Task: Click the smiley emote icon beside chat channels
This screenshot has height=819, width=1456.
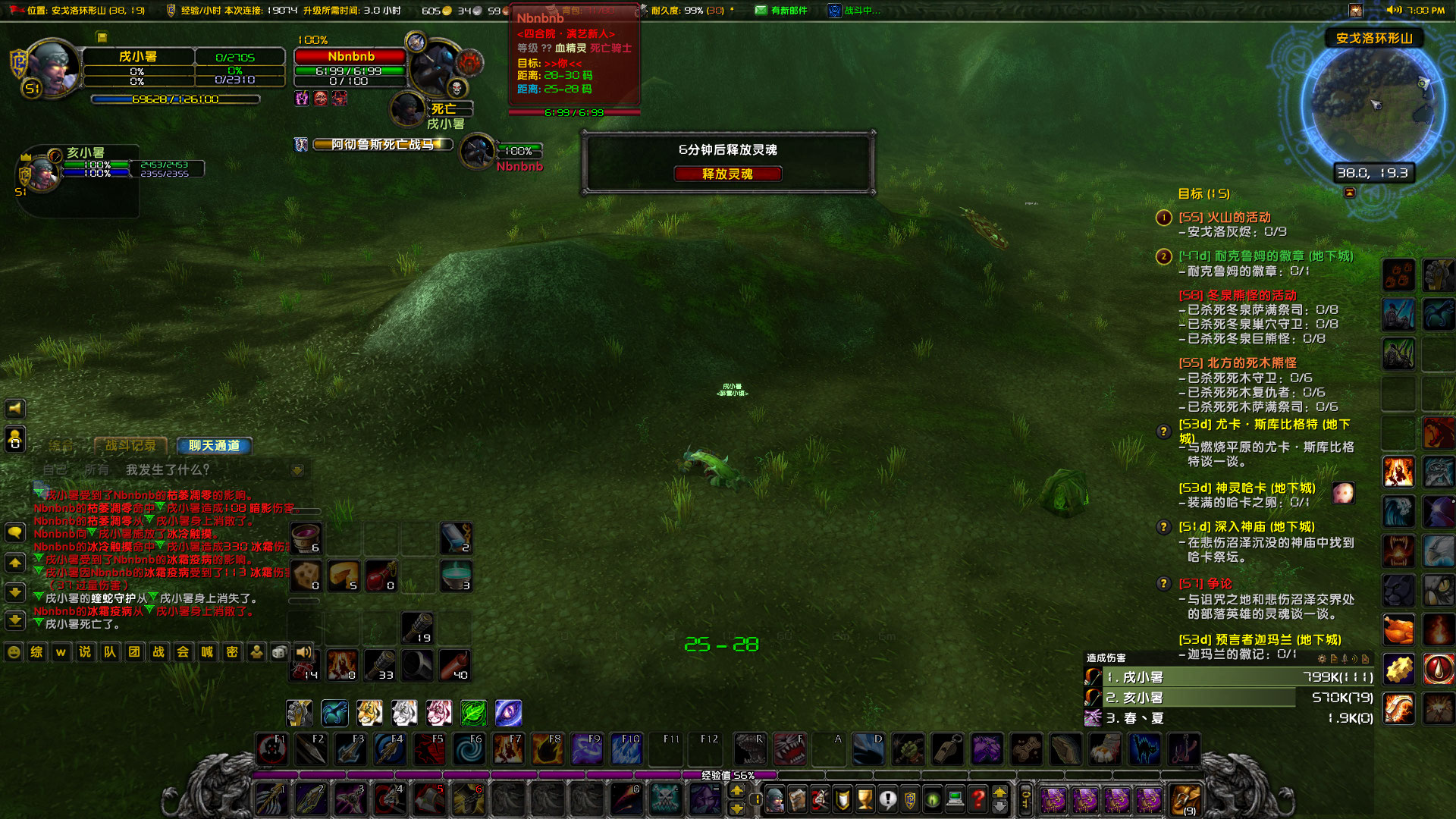Action: (12, 651)
